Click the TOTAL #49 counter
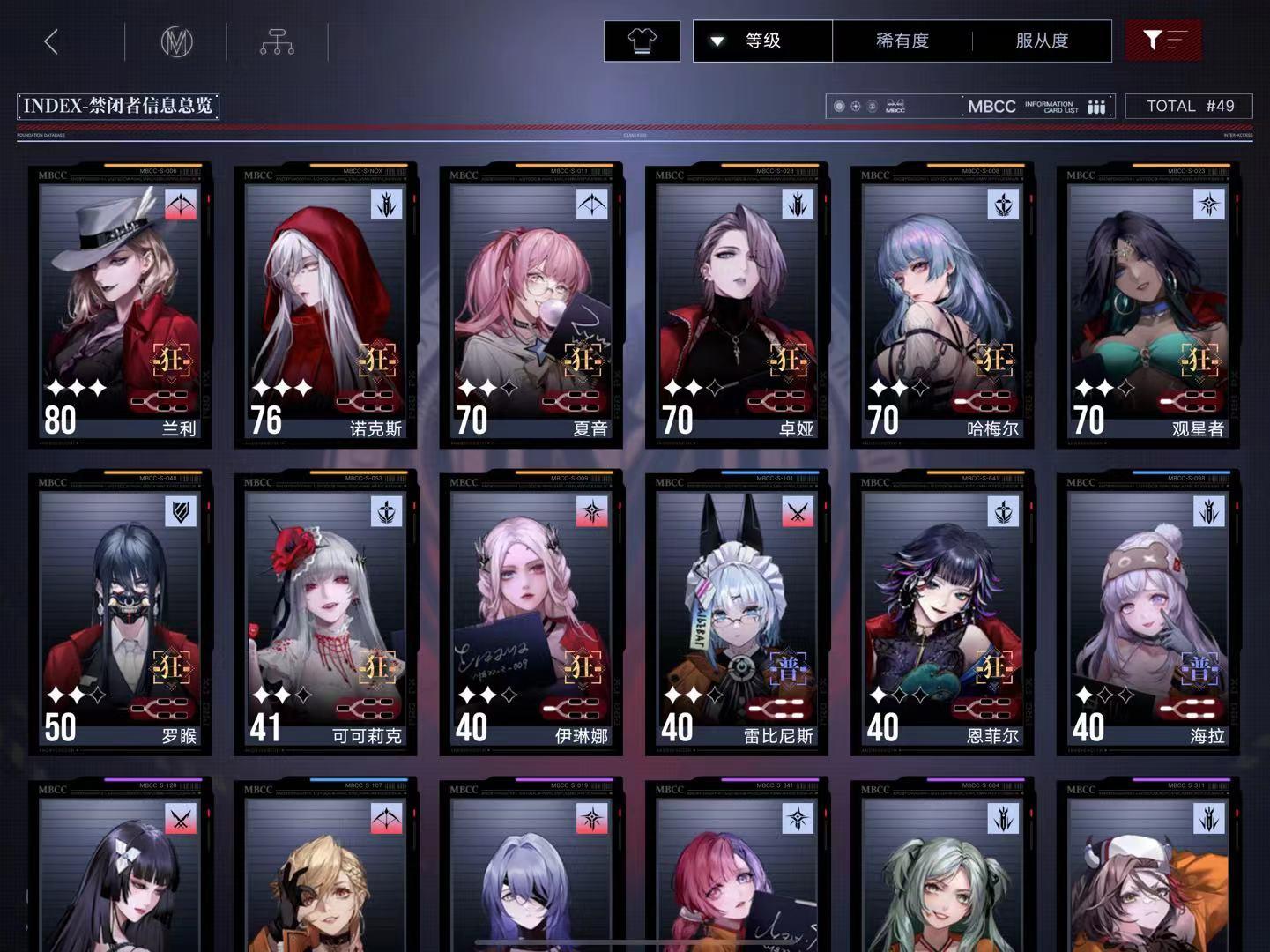 [1189, 106]
